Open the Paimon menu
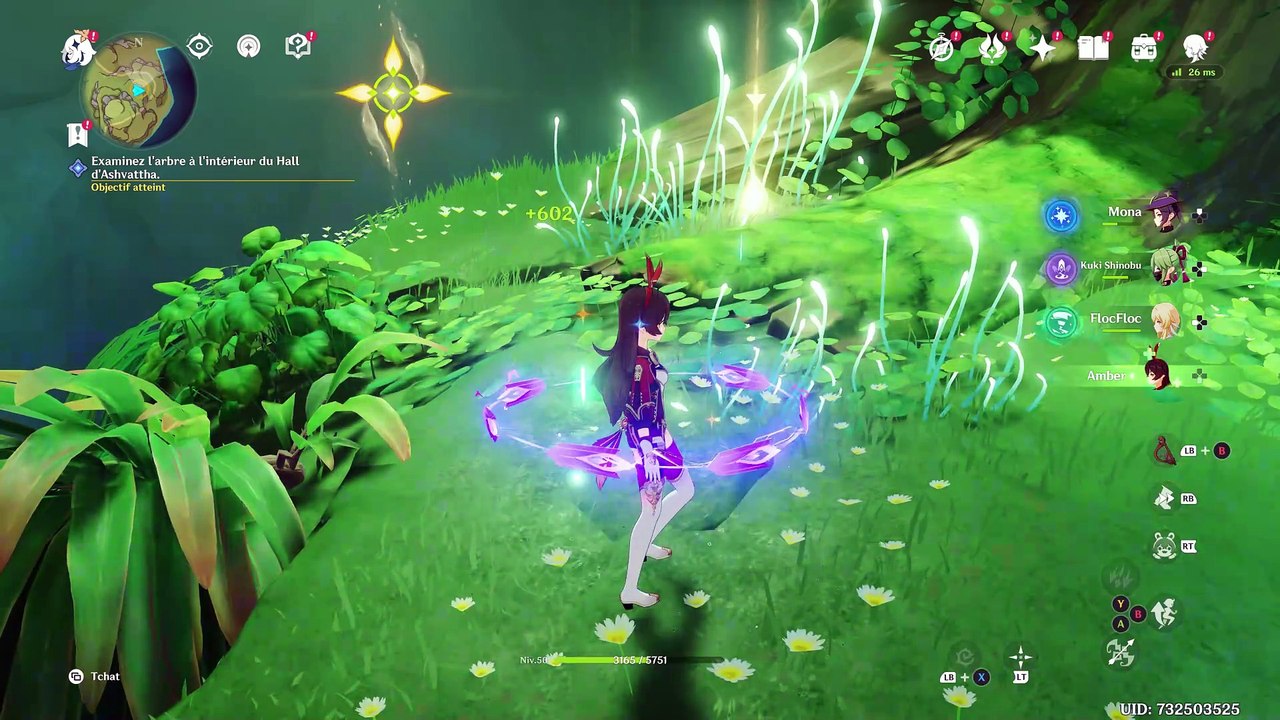Image resolution: width=1280 pixels, height=720 pixels. coord(77,49)
